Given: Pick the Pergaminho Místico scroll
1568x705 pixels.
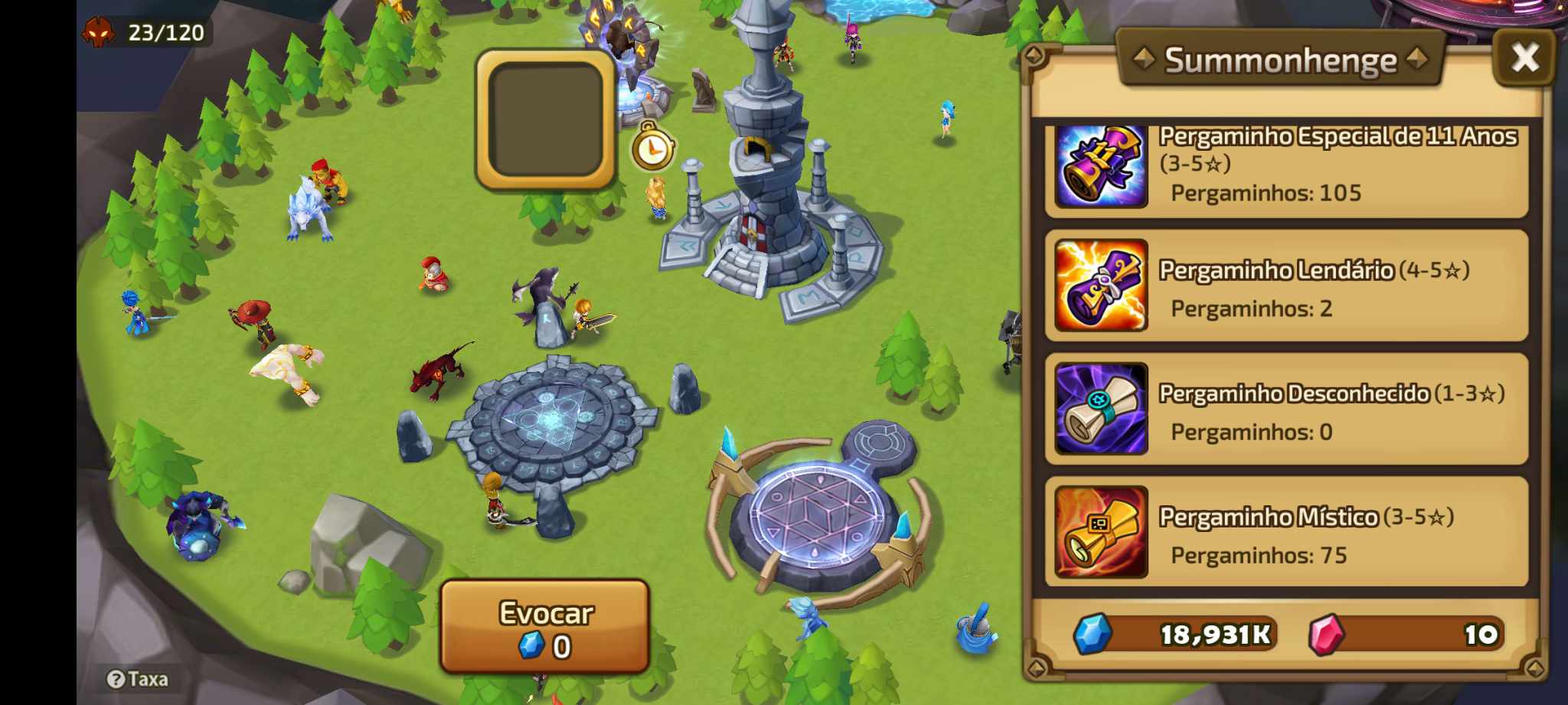Looking at the screenshot, I should (1286, 532).
